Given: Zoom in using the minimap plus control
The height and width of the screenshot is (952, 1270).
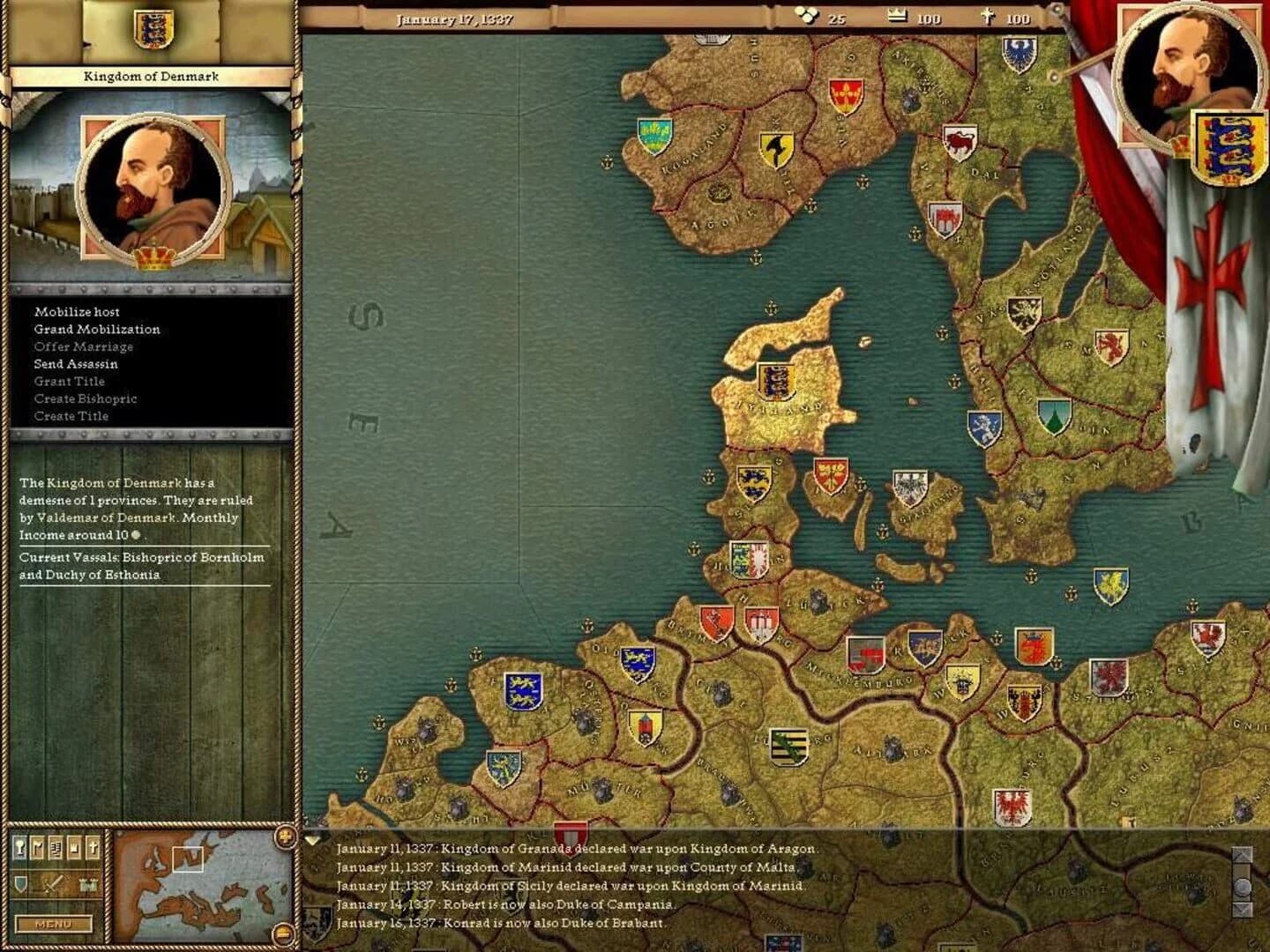Looking at the screenshot, I should (x=285, y=836).
